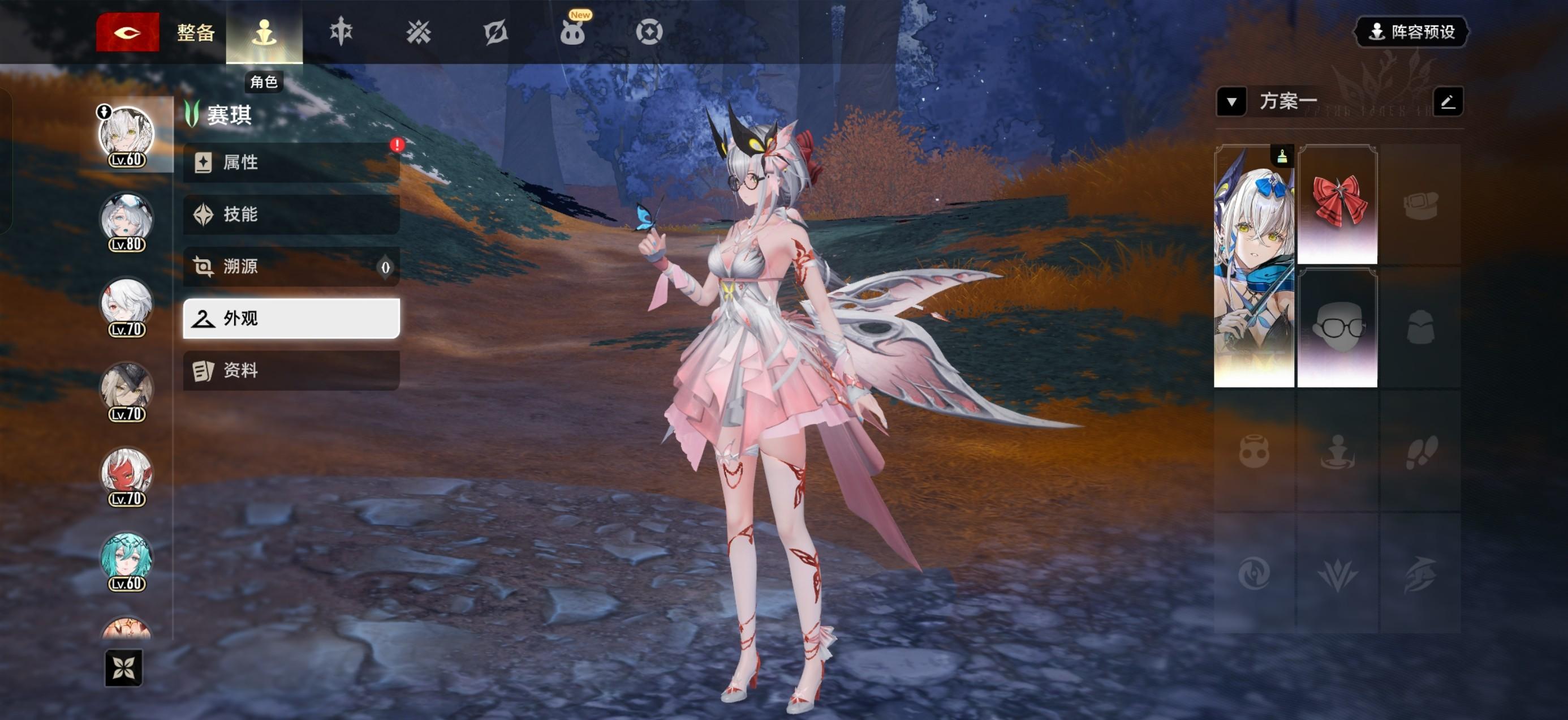
Task: Select the 外观 appearance menu
Action: pyautogui.click(x=291, y=318)
